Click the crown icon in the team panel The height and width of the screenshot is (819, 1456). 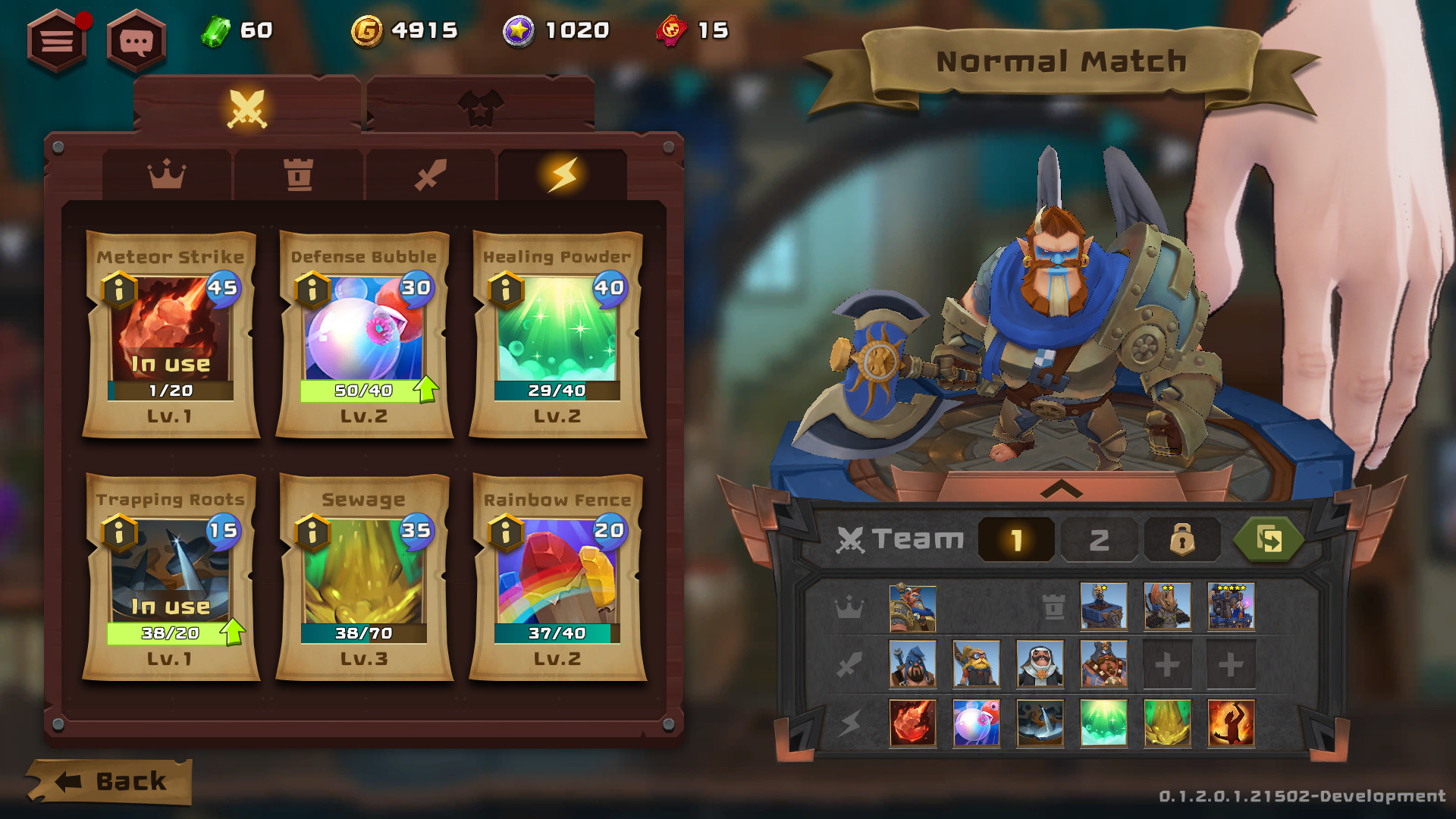click(x=851, y=608)
